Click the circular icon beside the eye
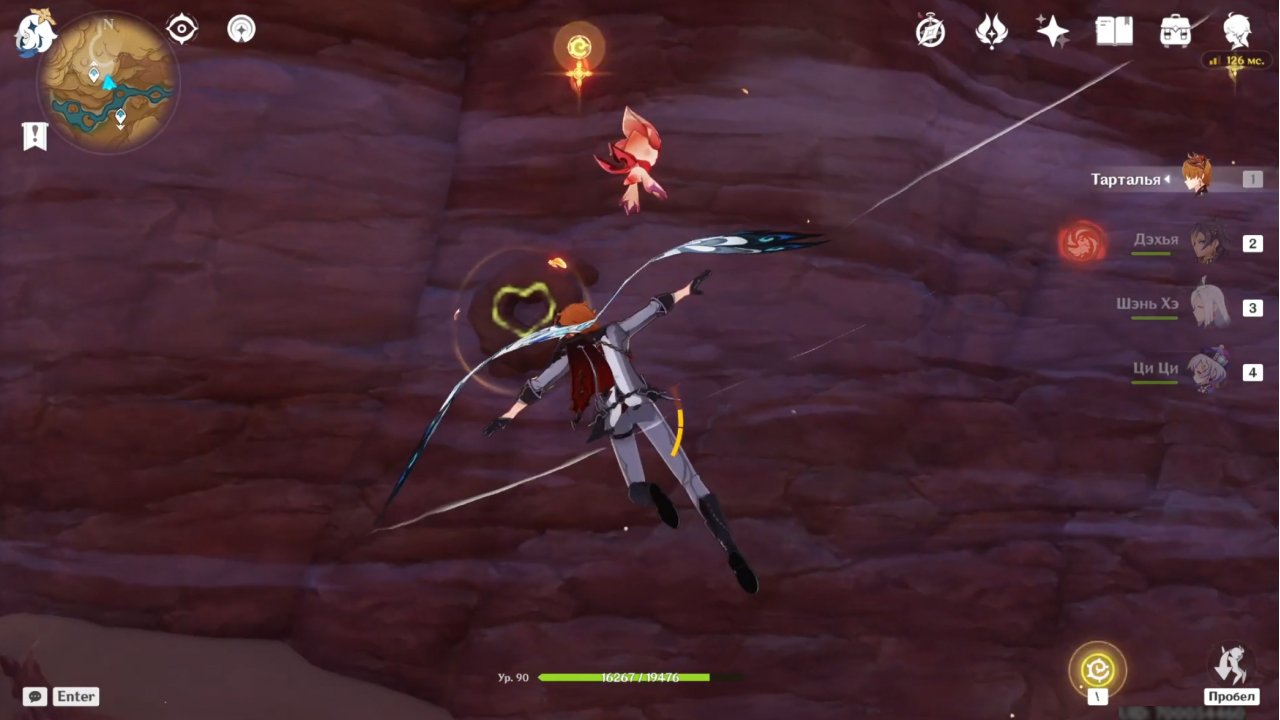This screenshot has width=1280, height=720. [x=241, y=29]
